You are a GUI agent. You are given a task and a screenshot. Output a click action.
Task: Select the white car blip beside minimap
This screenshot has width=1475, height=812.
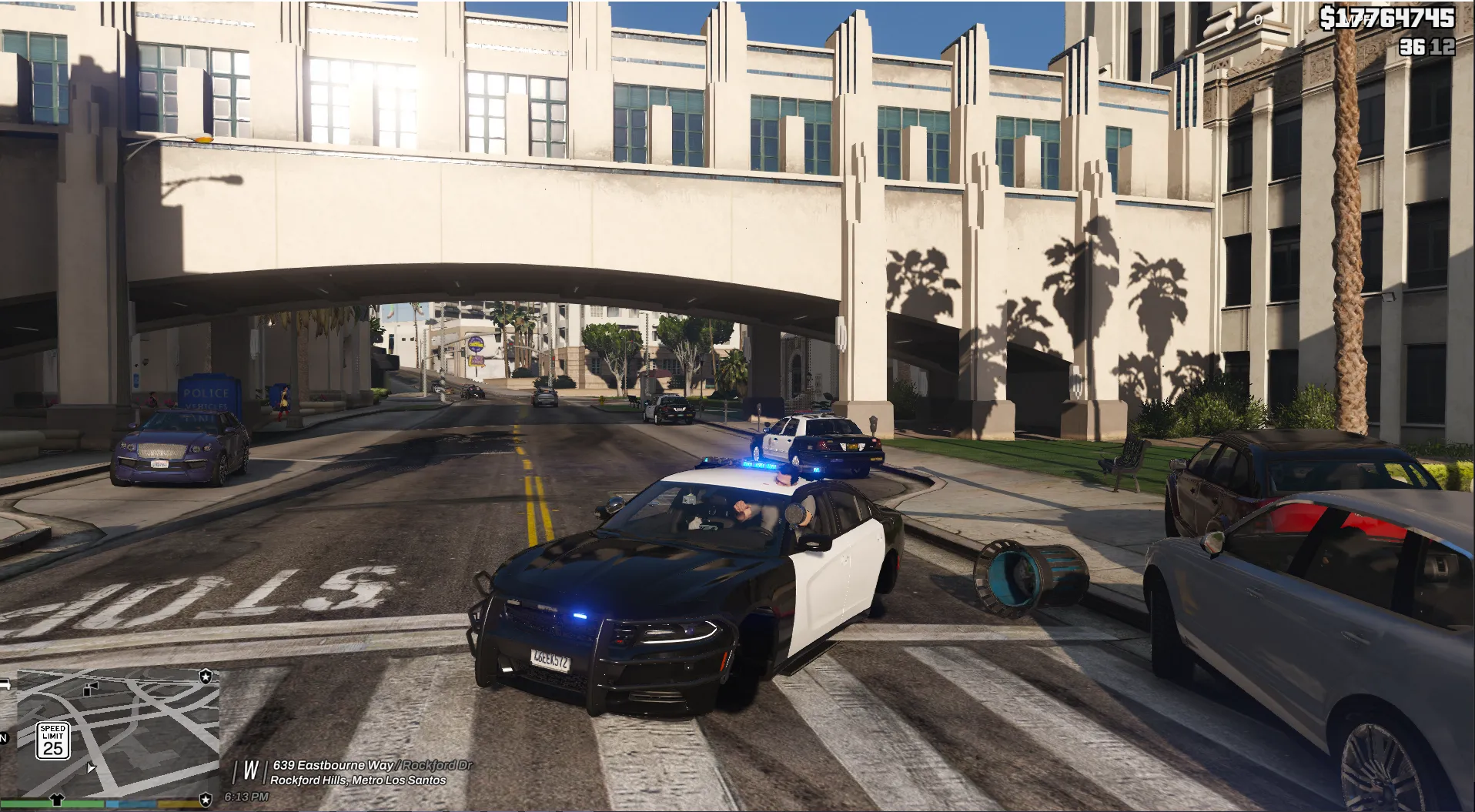pos(5,683)
